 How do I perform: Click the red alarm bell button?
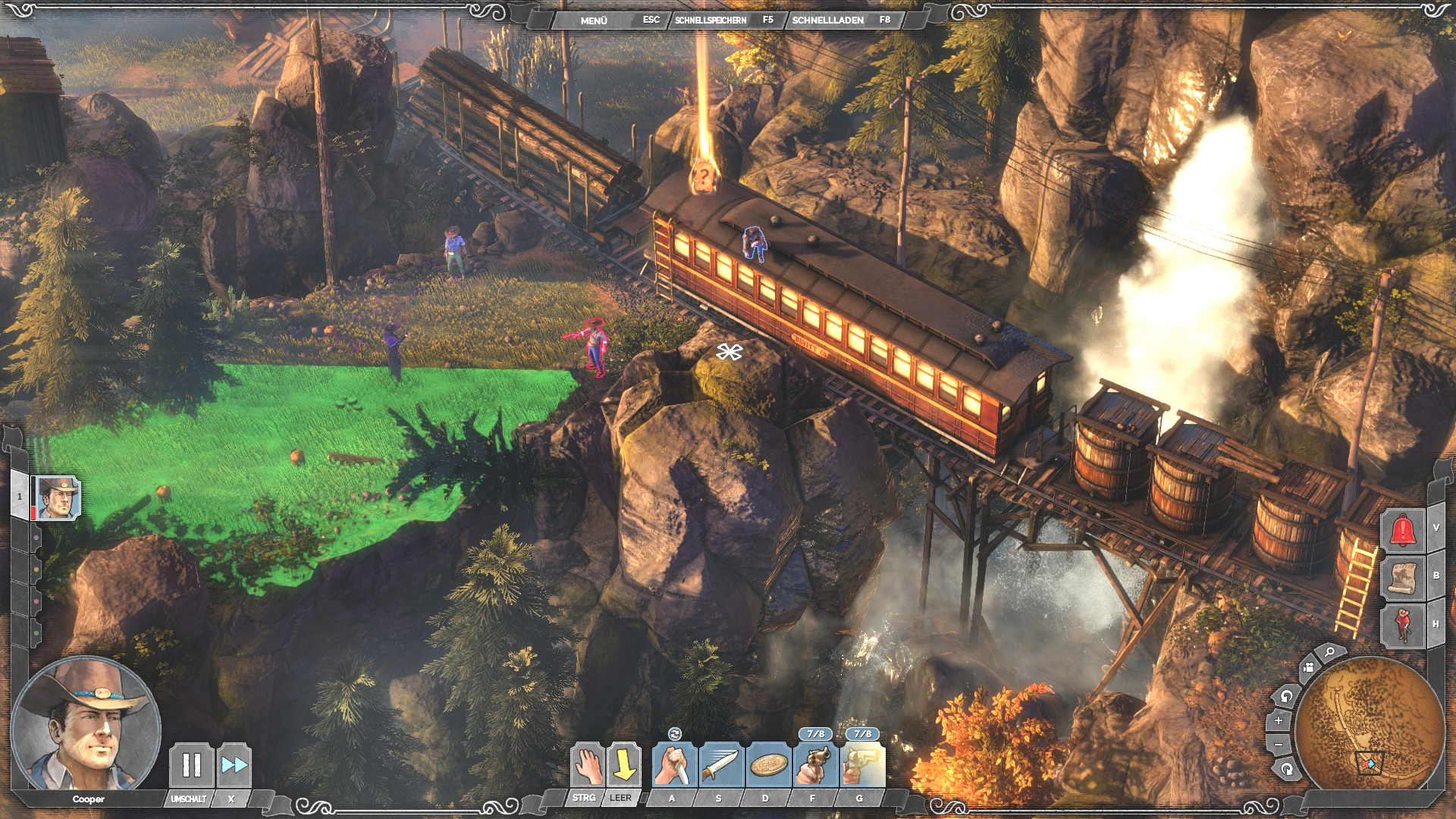(x=1402, y=529)
